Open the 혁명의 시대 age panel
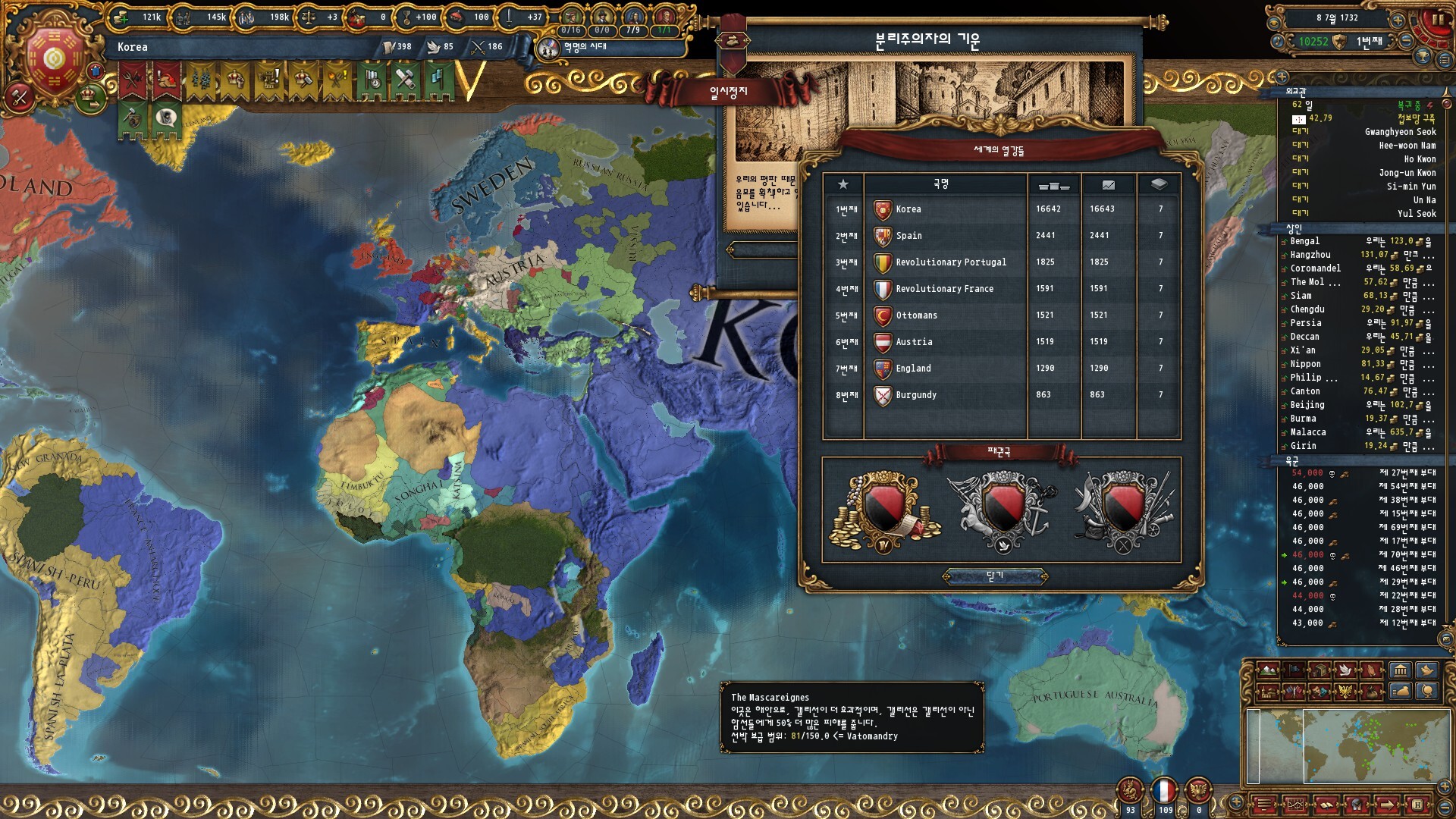 pos(584,47)
